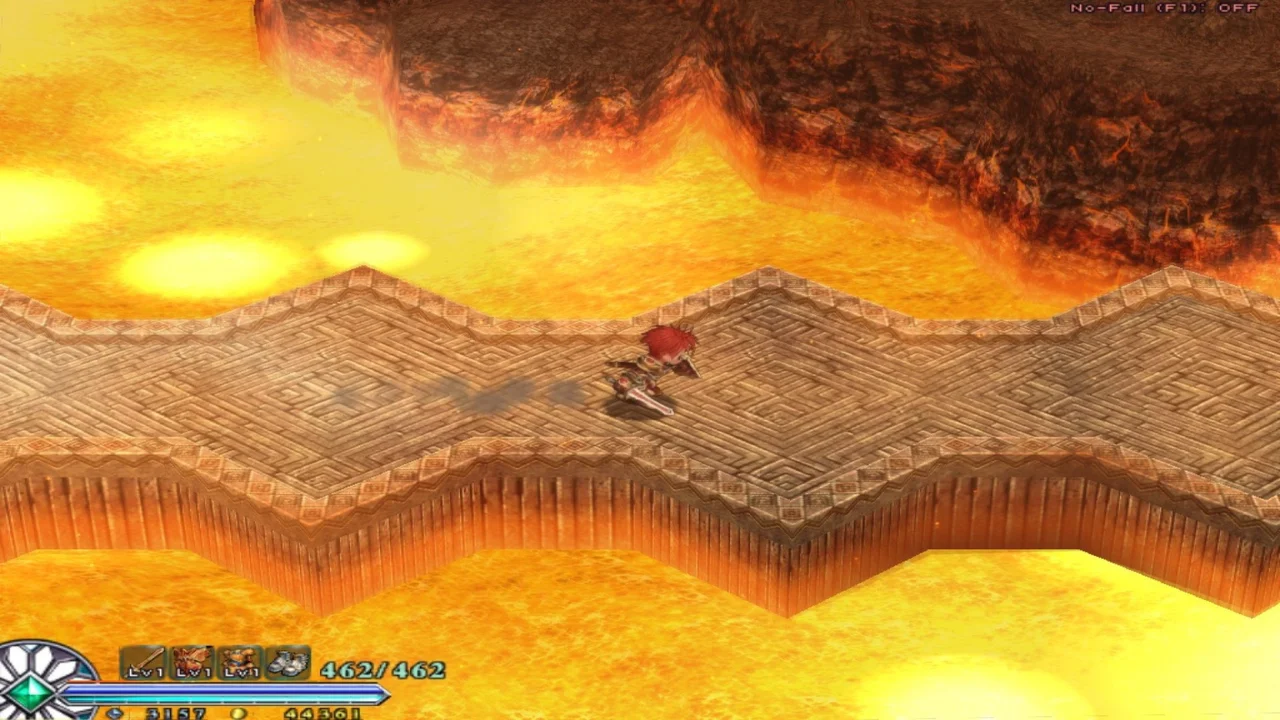Click the Lv1 badge under the sword
The height and width of the screenshot is (720, 1280).
(x=143, y=672)
